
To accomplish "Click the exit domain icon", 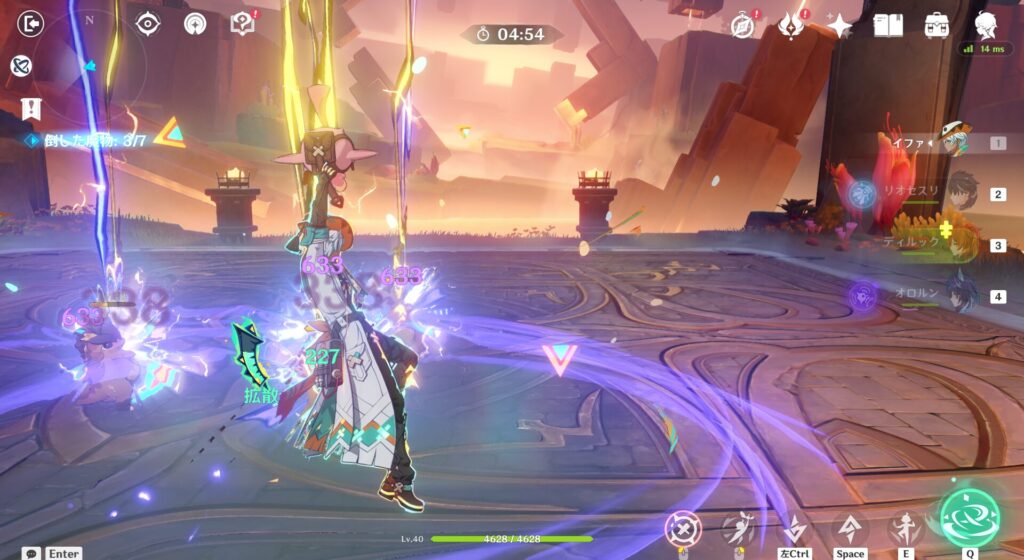I will 31,24.
